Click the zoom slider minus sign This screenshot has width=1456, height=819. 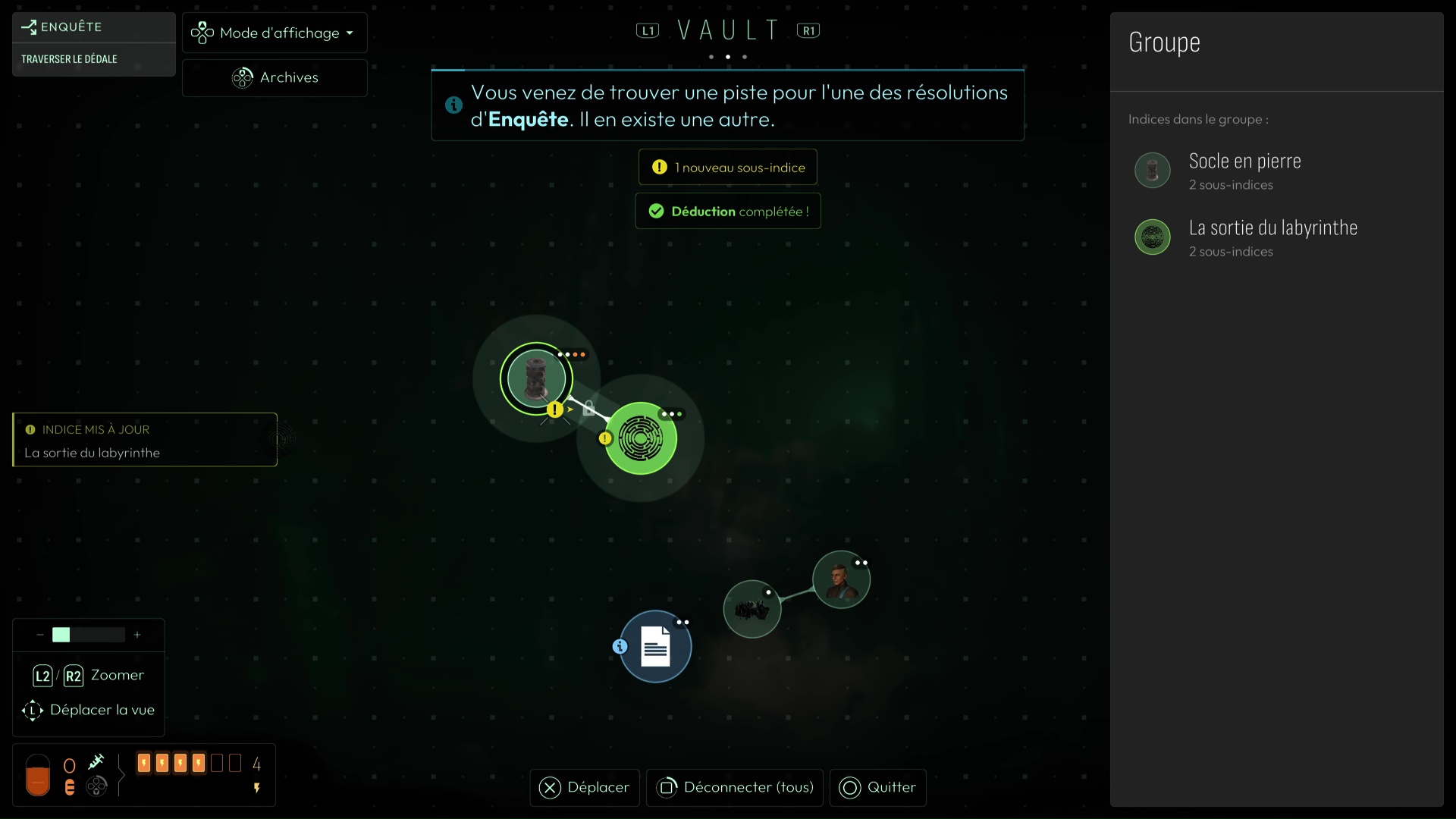point(39,635)
